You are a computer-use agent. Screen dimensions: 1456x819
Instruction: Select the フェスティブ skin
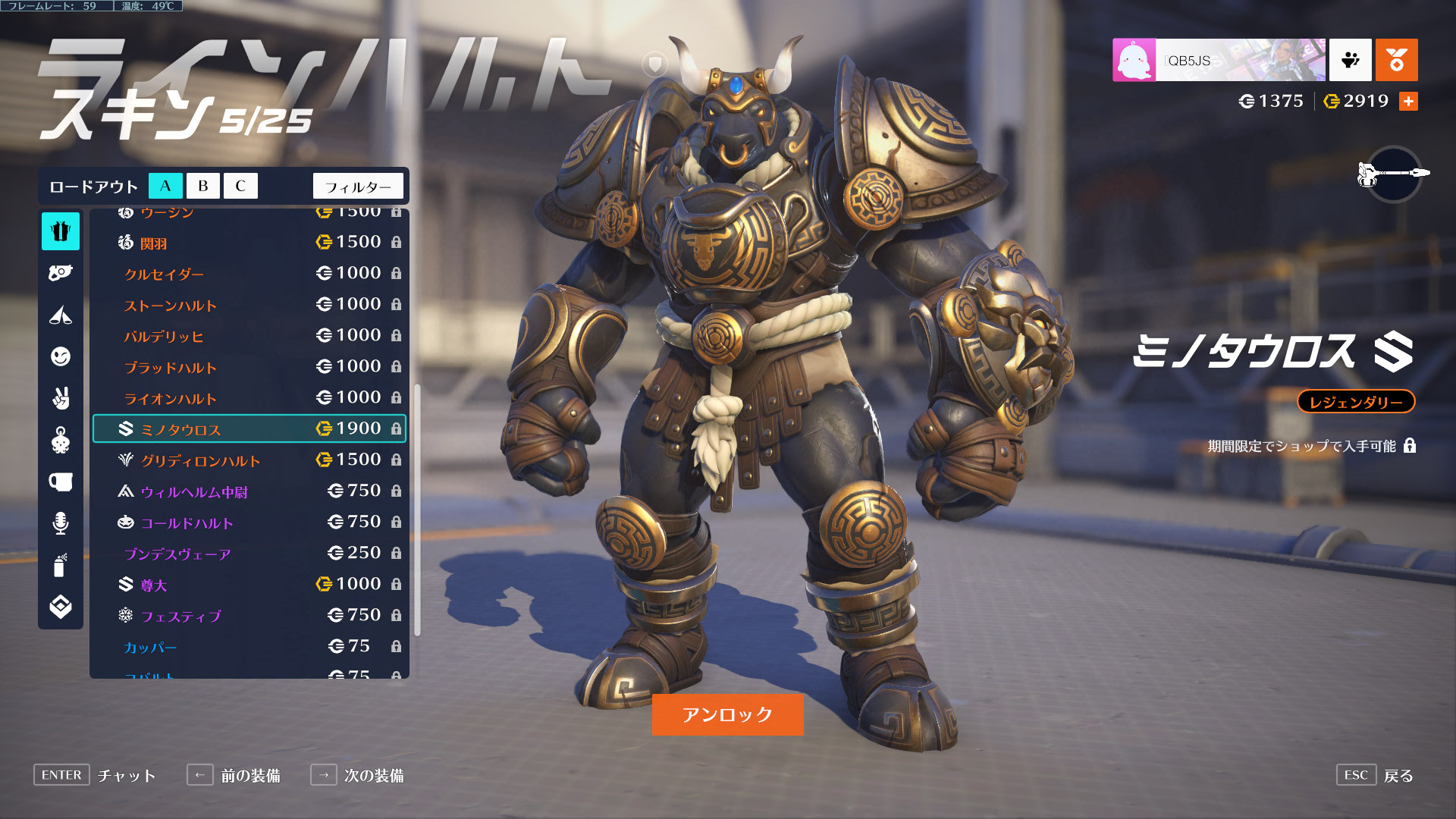click(x=249, y=616)
